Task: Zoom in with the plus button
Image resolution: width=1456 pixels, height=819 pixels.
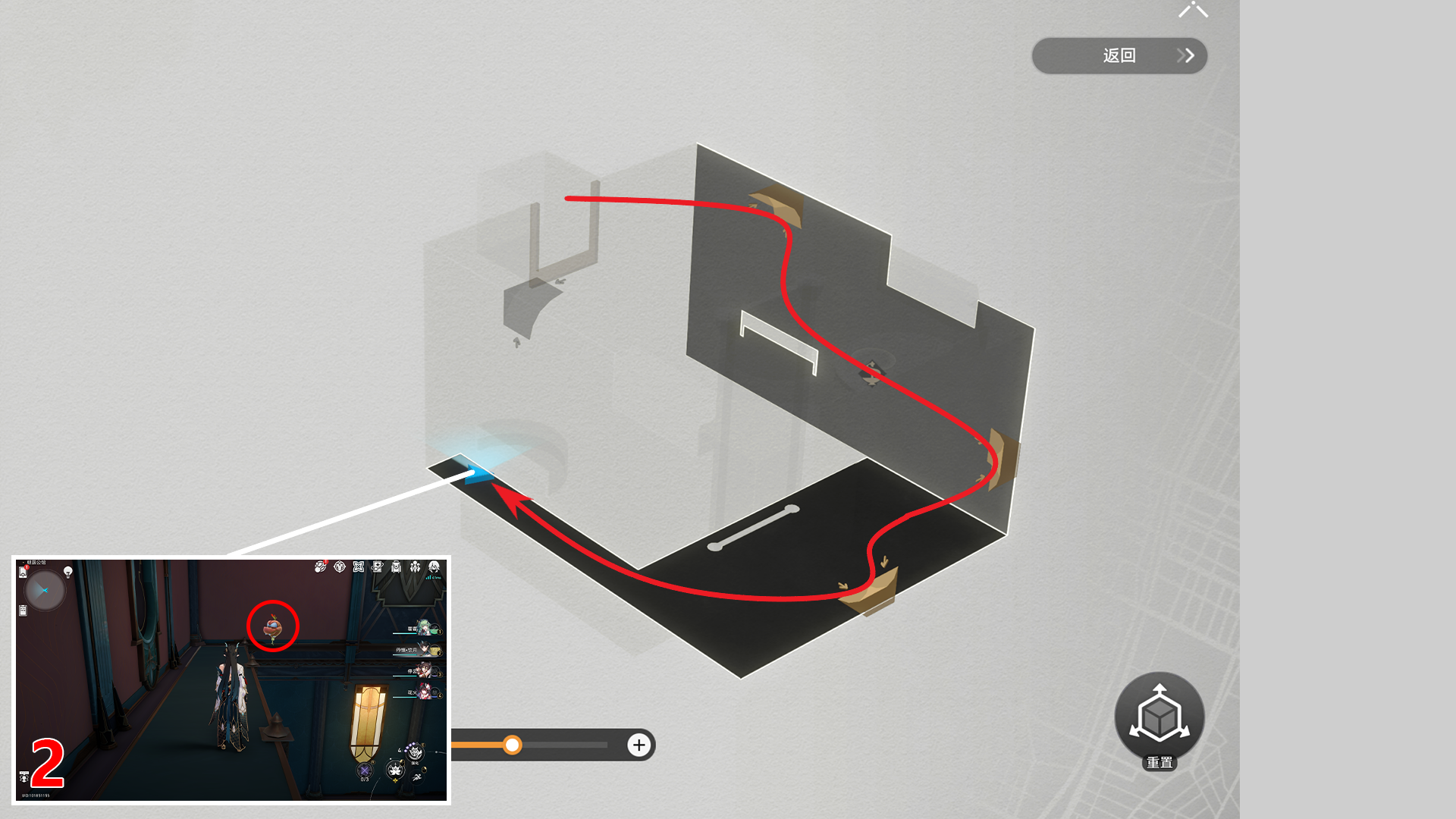Action: coord(639,745)
